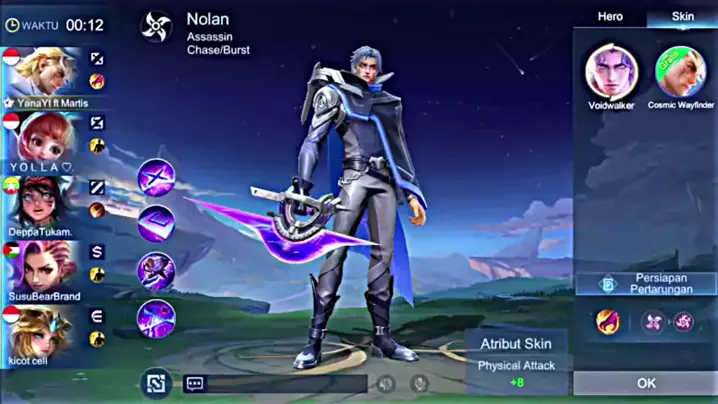The width and height of the screenshot is (718, 404).
Task: Show Nolan's bottom passive skill icon
Action: pos(156,318)
